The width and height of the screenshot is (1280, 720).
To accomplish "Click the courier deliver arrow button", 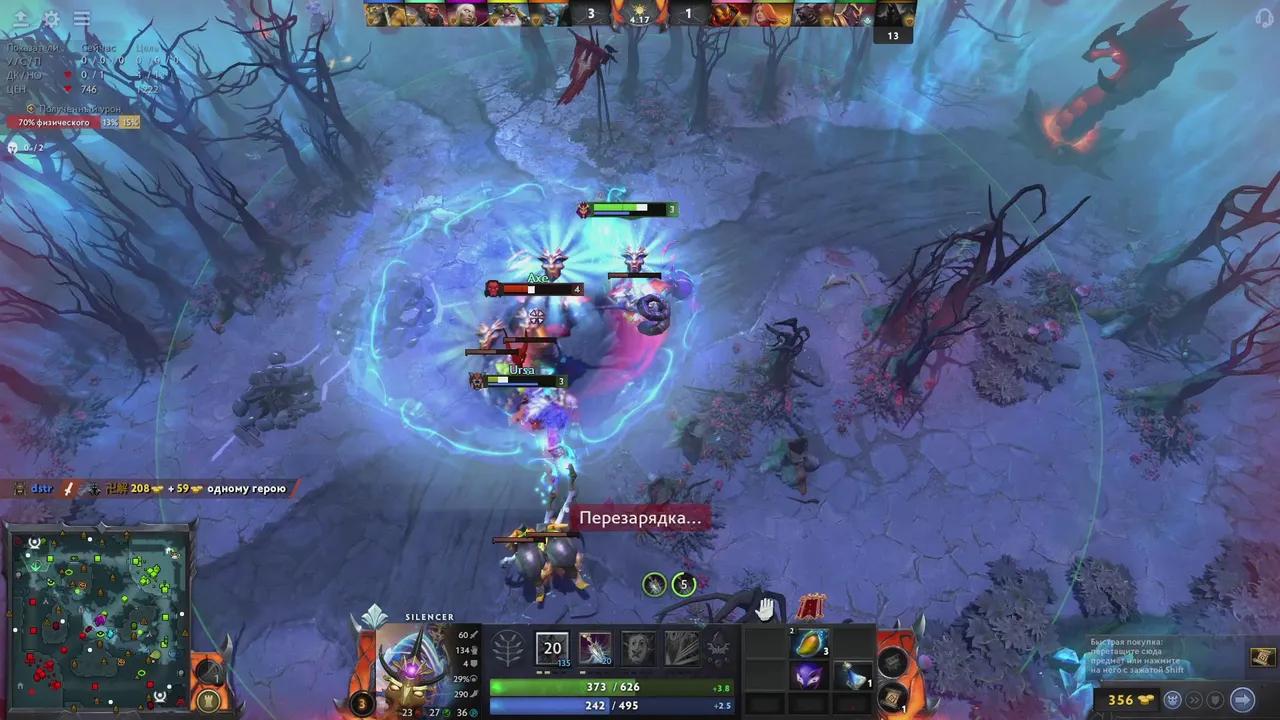I will pos(1242,699).
